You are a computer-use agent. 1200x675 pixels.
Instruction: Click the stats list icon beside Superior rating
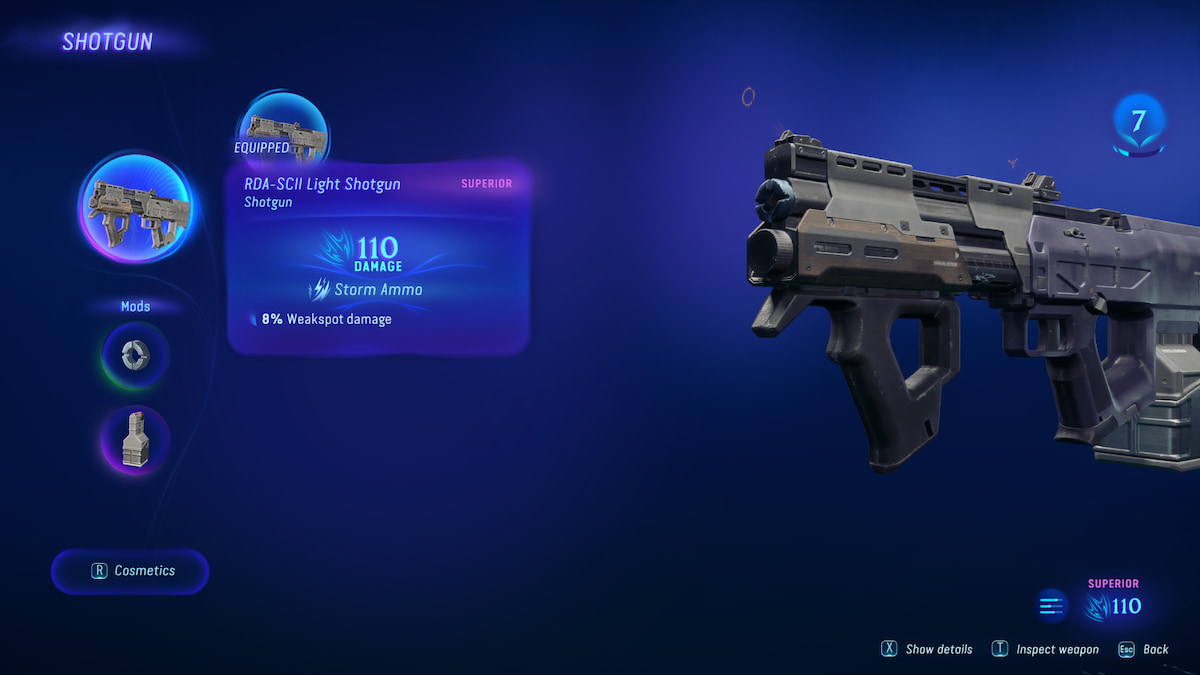[1051, 605]
